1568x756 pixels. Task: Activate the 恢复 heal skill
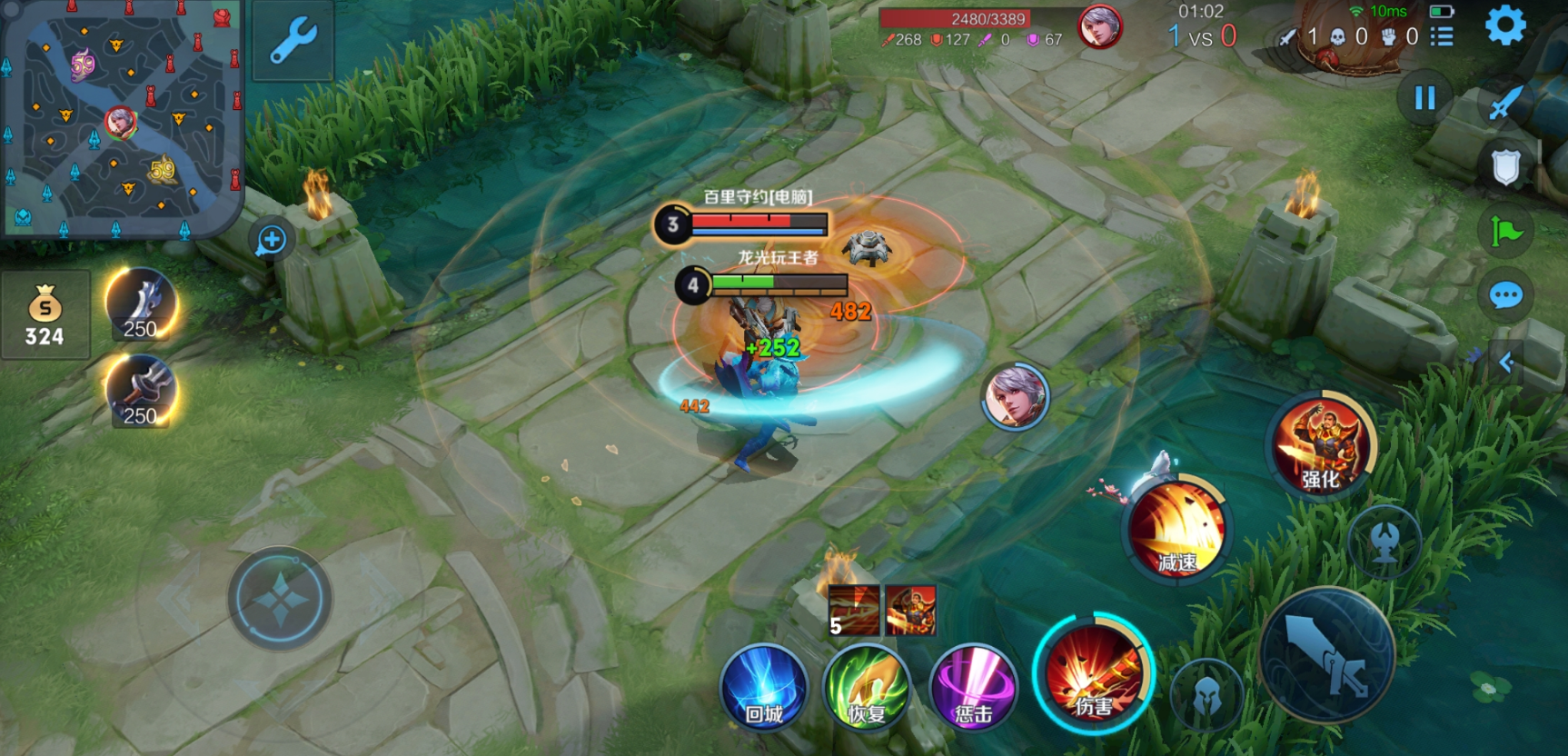tap(867, 688)
